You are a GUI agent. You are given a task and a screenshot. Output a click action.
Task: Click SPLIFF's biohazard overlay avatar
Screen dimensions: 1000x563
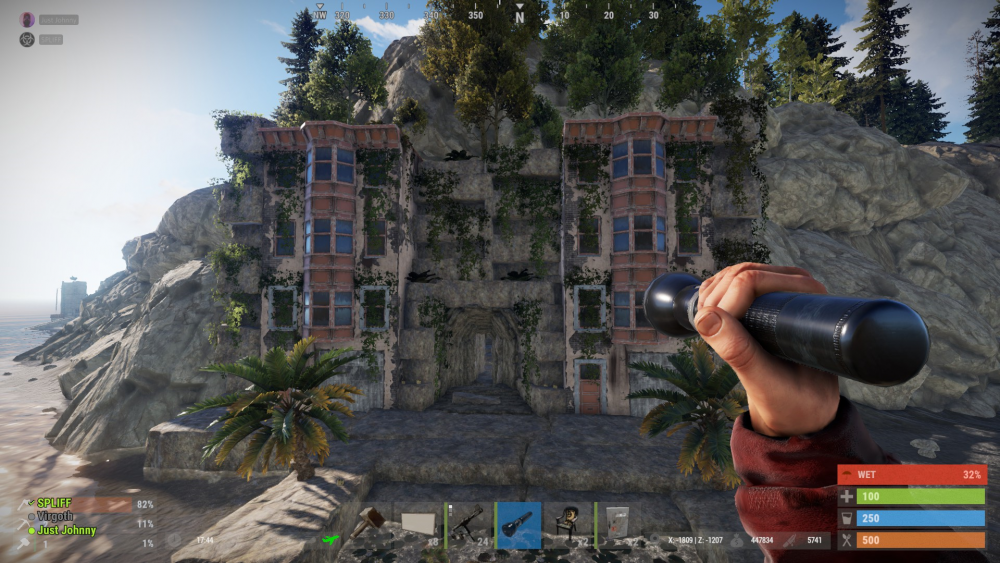27,40
